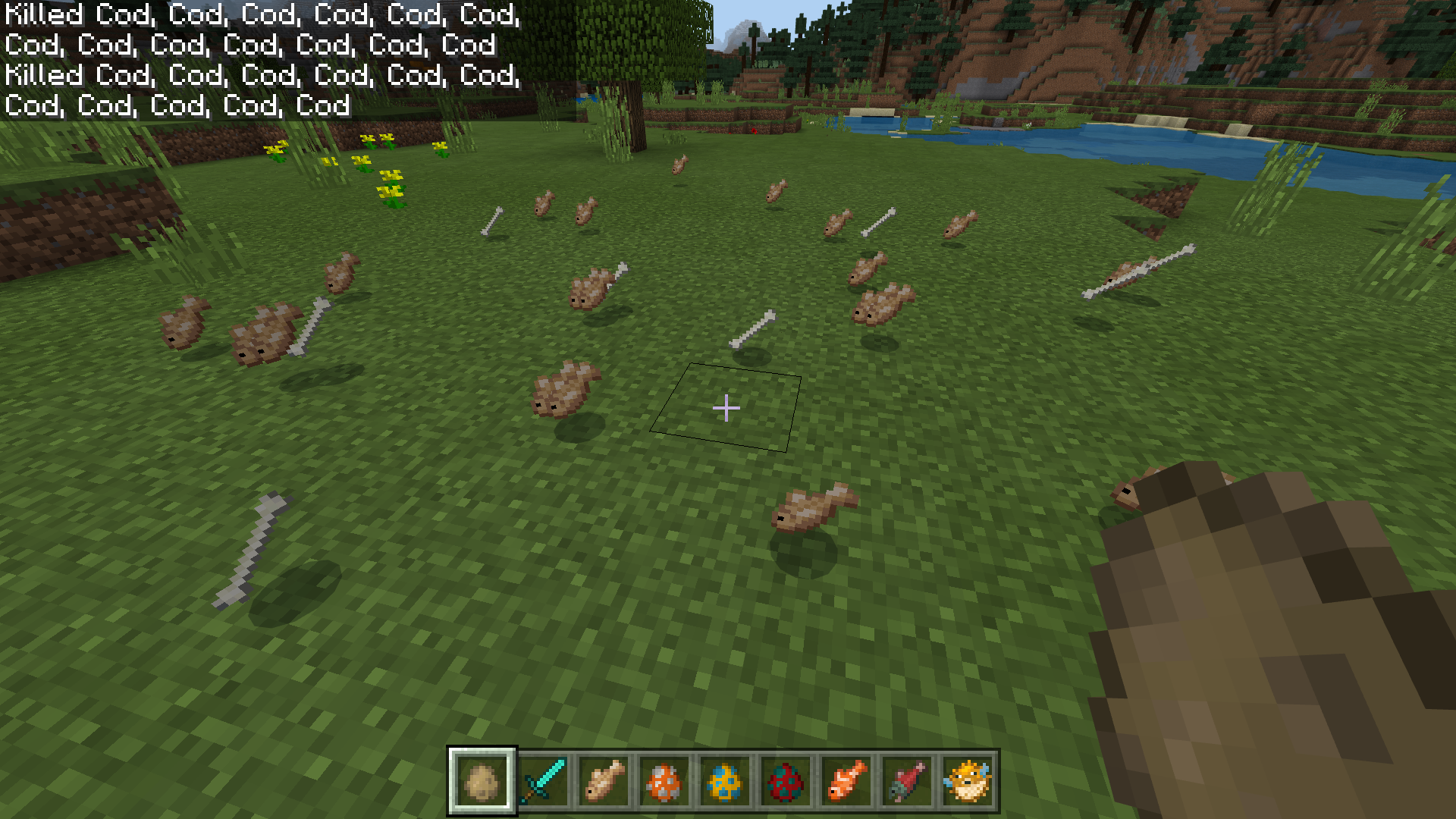Select the pufferfish hotbar slot
The image size is (1456, 819).
tap(968, 781)
